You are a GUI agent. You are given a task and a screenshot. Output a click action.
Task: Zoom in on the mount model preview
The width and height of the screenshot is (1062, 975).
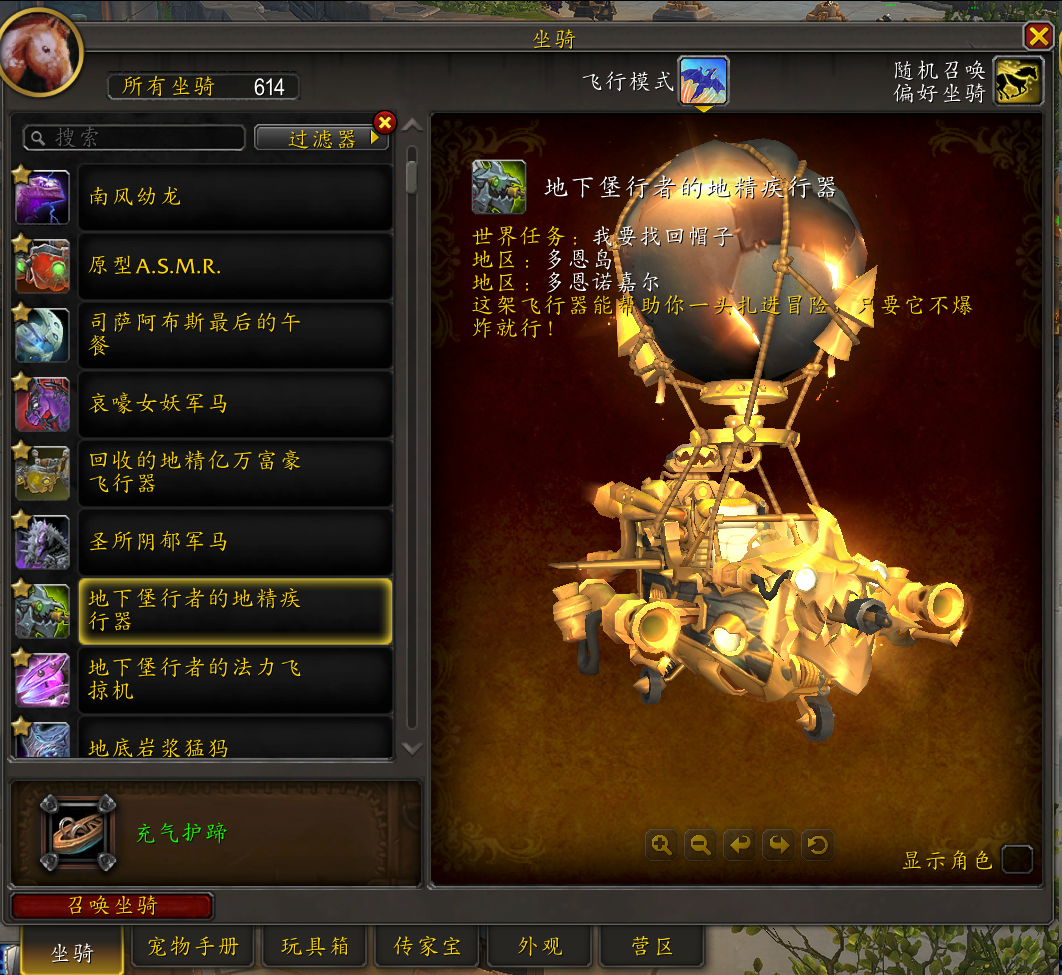661,846
